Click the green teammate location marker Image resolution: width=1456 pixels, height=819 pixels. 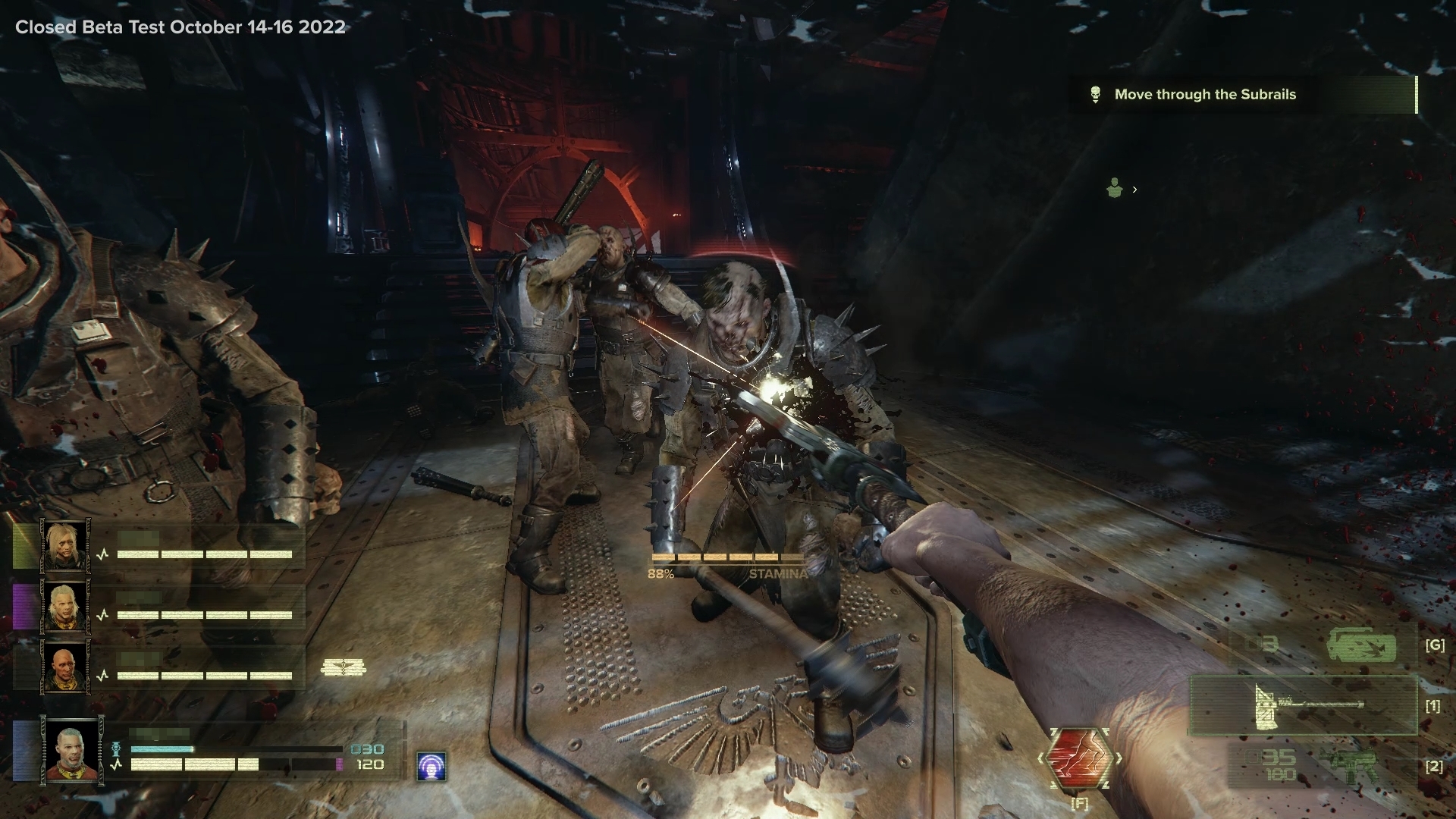coord(1114,188)
